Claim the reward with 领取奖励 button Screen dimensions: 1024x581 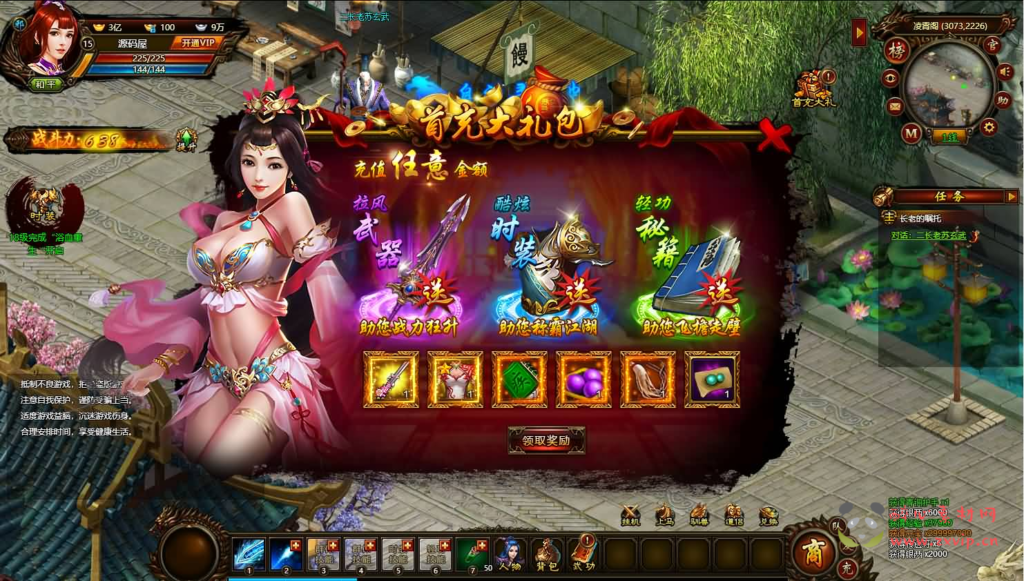(x=546, y=439)
